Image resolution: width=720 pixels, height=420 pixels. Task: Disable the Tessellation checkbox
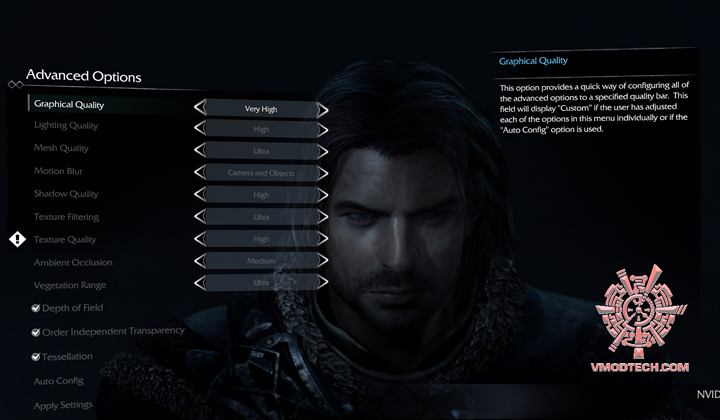tap(35, 356)
